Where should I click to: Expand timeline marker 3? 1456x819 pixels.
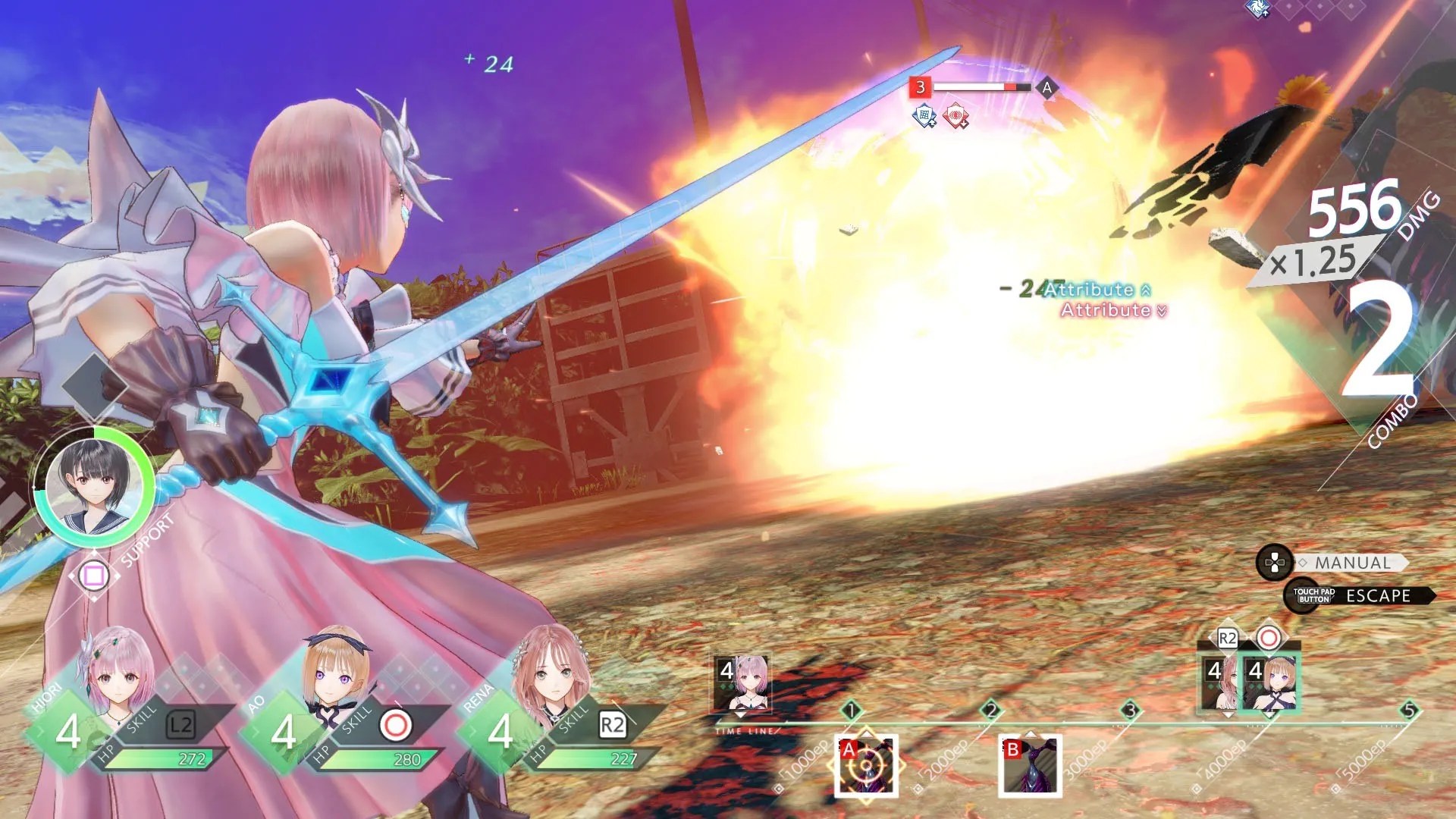click(1132, 709)
